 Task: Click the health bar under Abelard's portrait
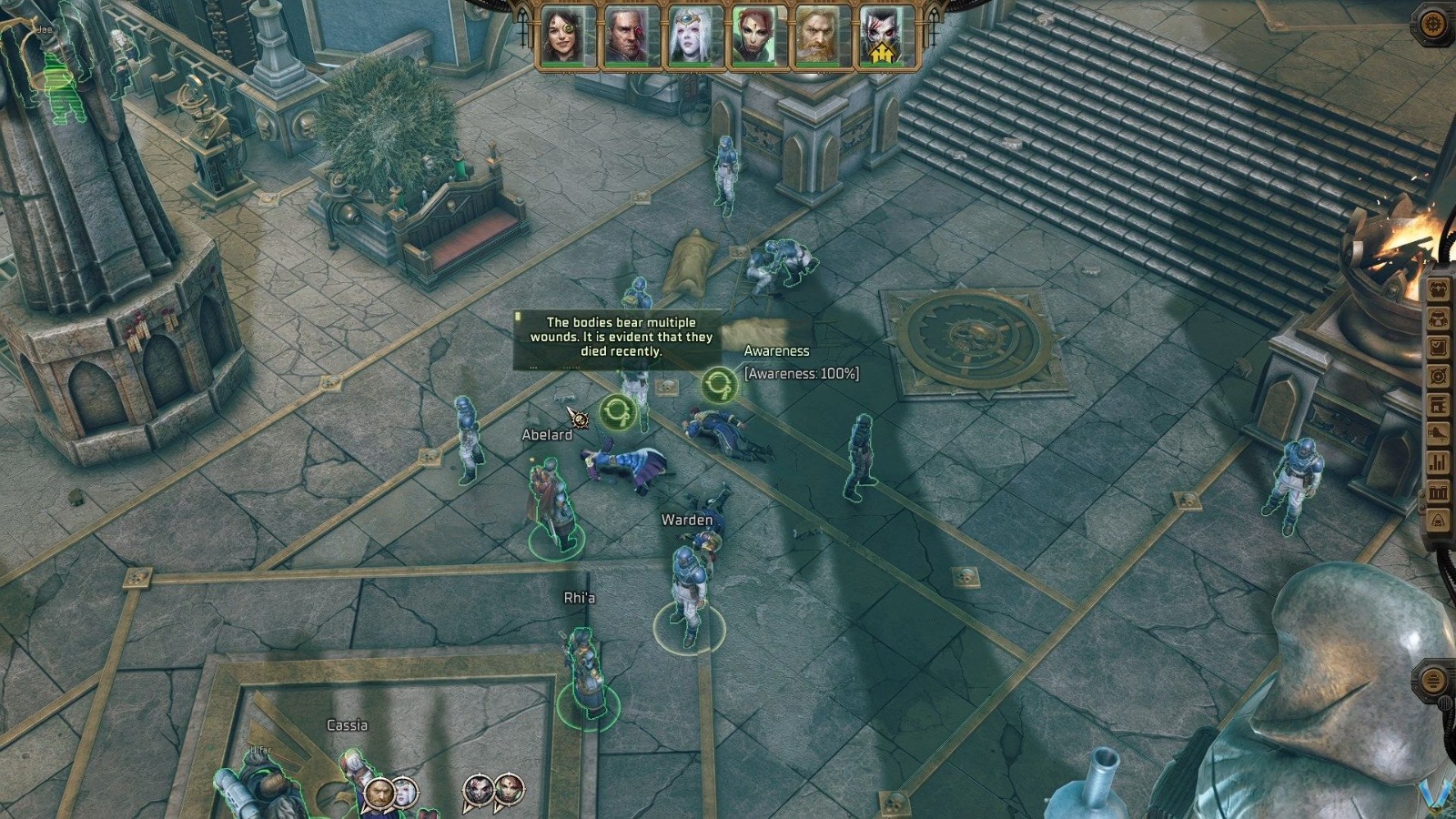tap(628, 64)
